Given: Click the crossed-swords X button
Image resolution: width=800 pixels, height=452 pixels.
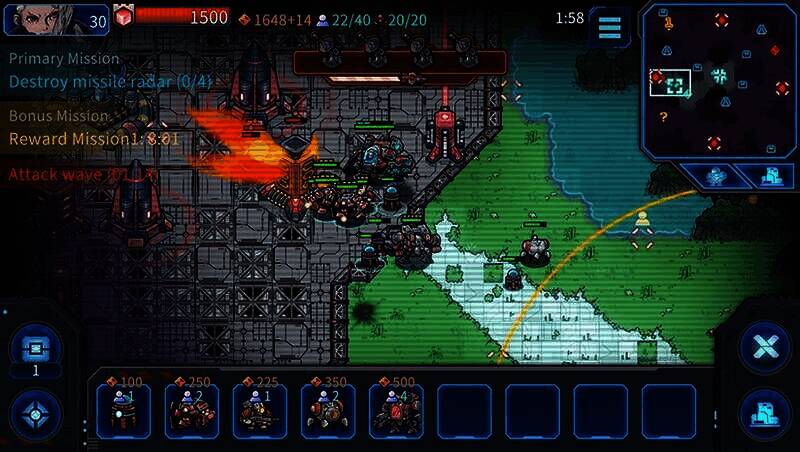Looking at the screenshot, I should coord(765,347).
